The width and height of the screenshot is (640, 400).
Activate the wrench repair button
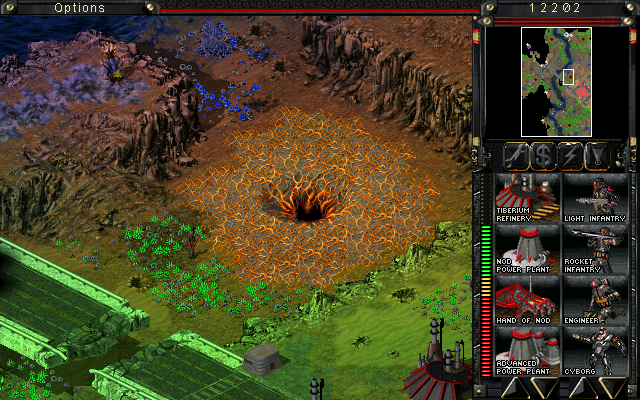click(x=517, y=155)
